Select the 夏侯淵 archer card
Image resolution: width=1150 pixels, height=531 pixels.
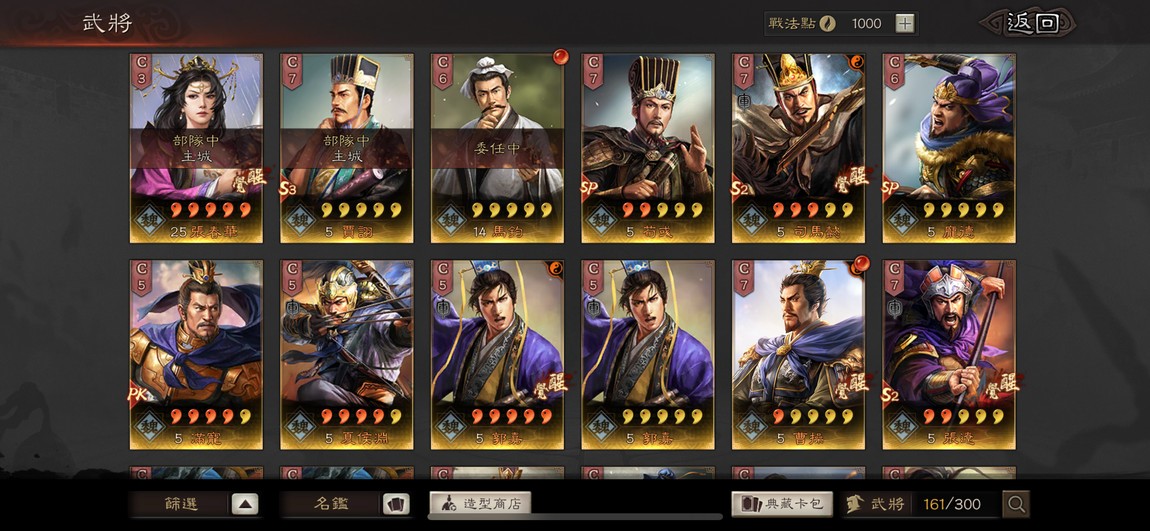pyautogui.click(x=347, y=354)
